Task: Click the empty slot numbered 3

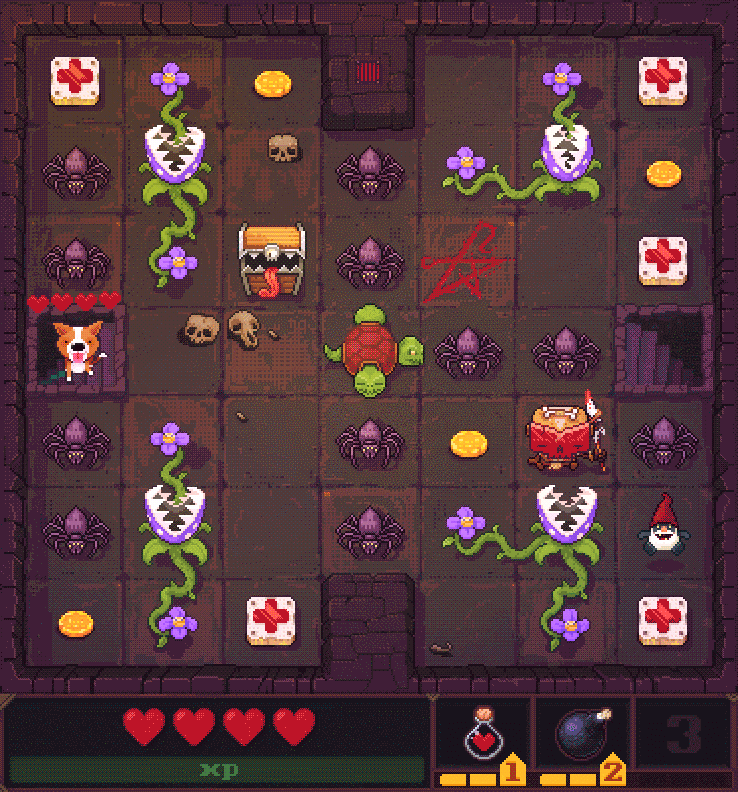Action: point(684,736)
